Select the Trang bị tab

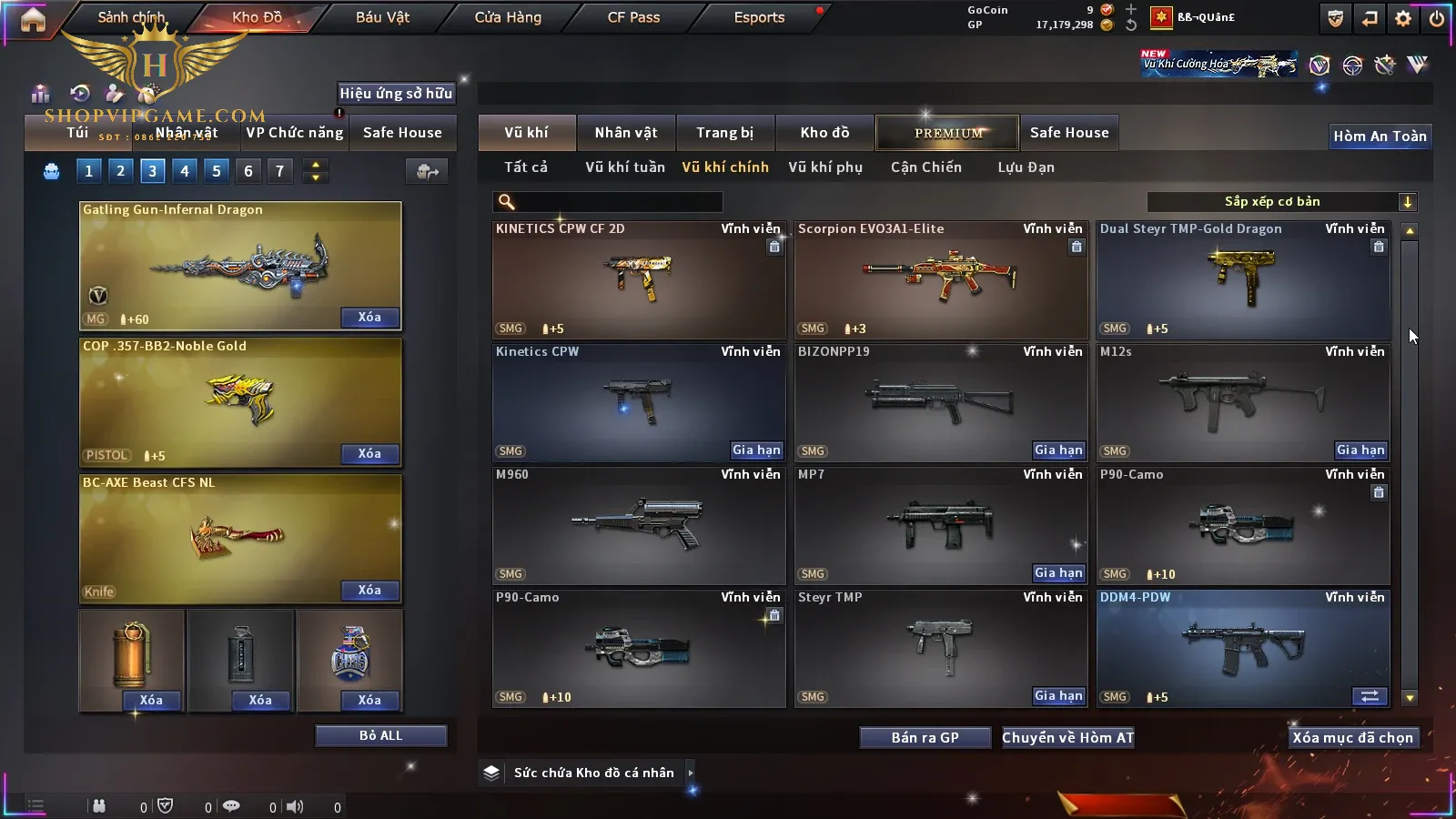(724, 133)
